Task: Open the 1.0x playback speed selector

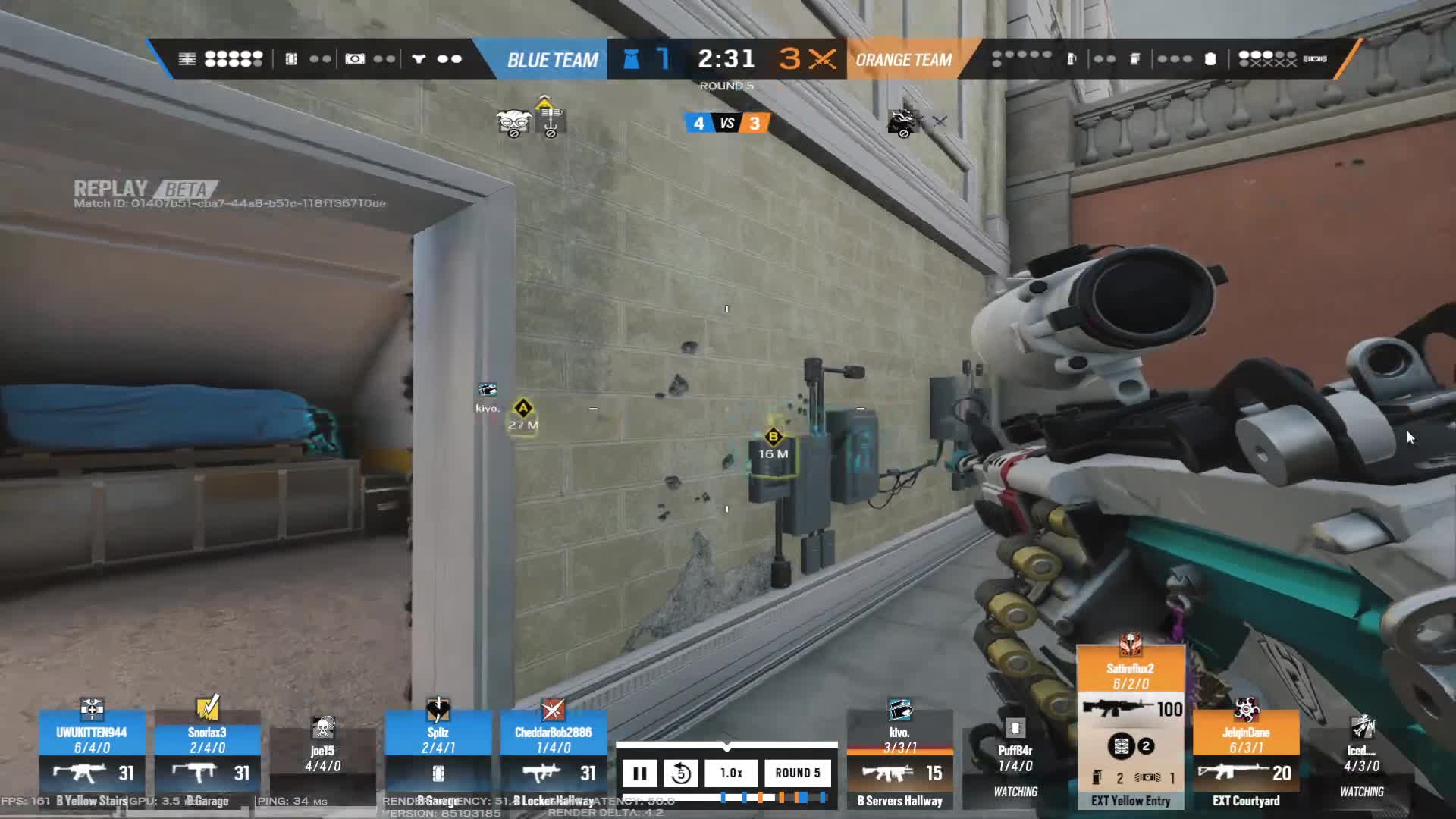Action: click(x=733, y=773)
